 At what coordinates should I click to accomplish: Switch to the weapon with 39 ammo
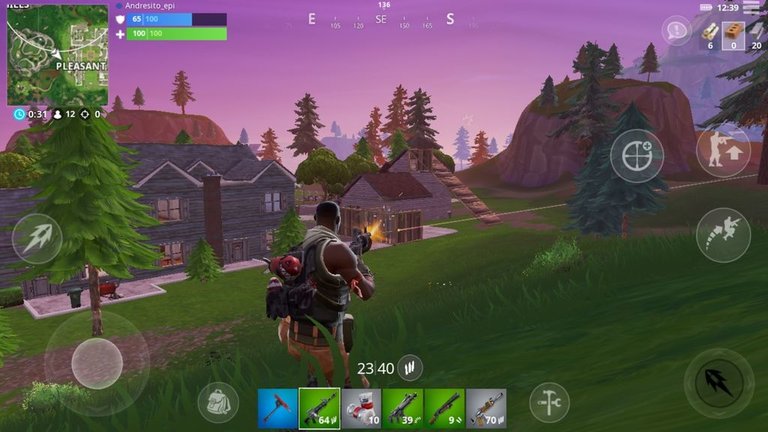pyautogui.click(x=402, y=408)
